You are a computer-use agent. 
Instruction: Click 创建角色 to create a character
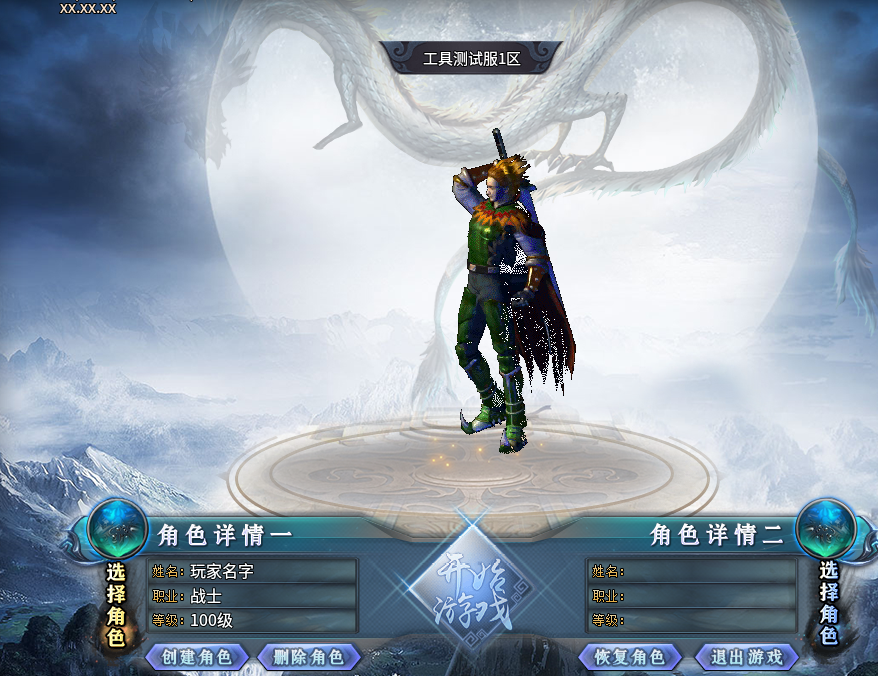tap(197, 657)
